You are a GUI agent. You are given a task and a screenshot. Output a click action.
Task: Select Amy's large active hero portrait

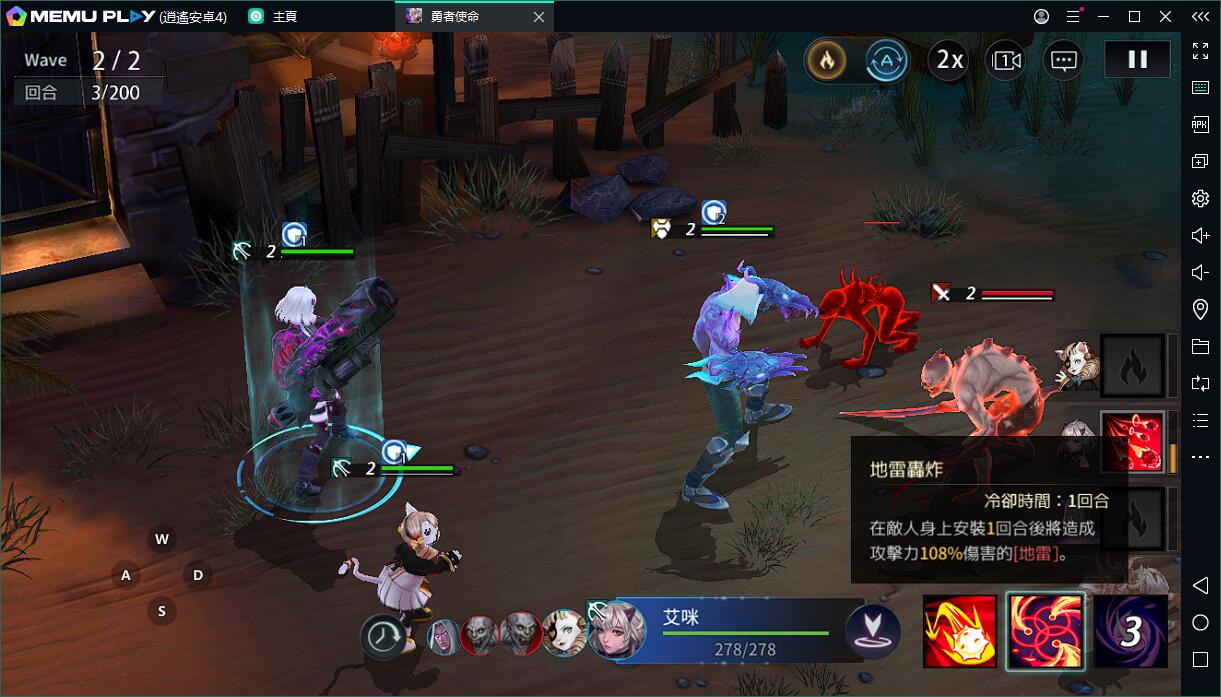tap(610, 629)
